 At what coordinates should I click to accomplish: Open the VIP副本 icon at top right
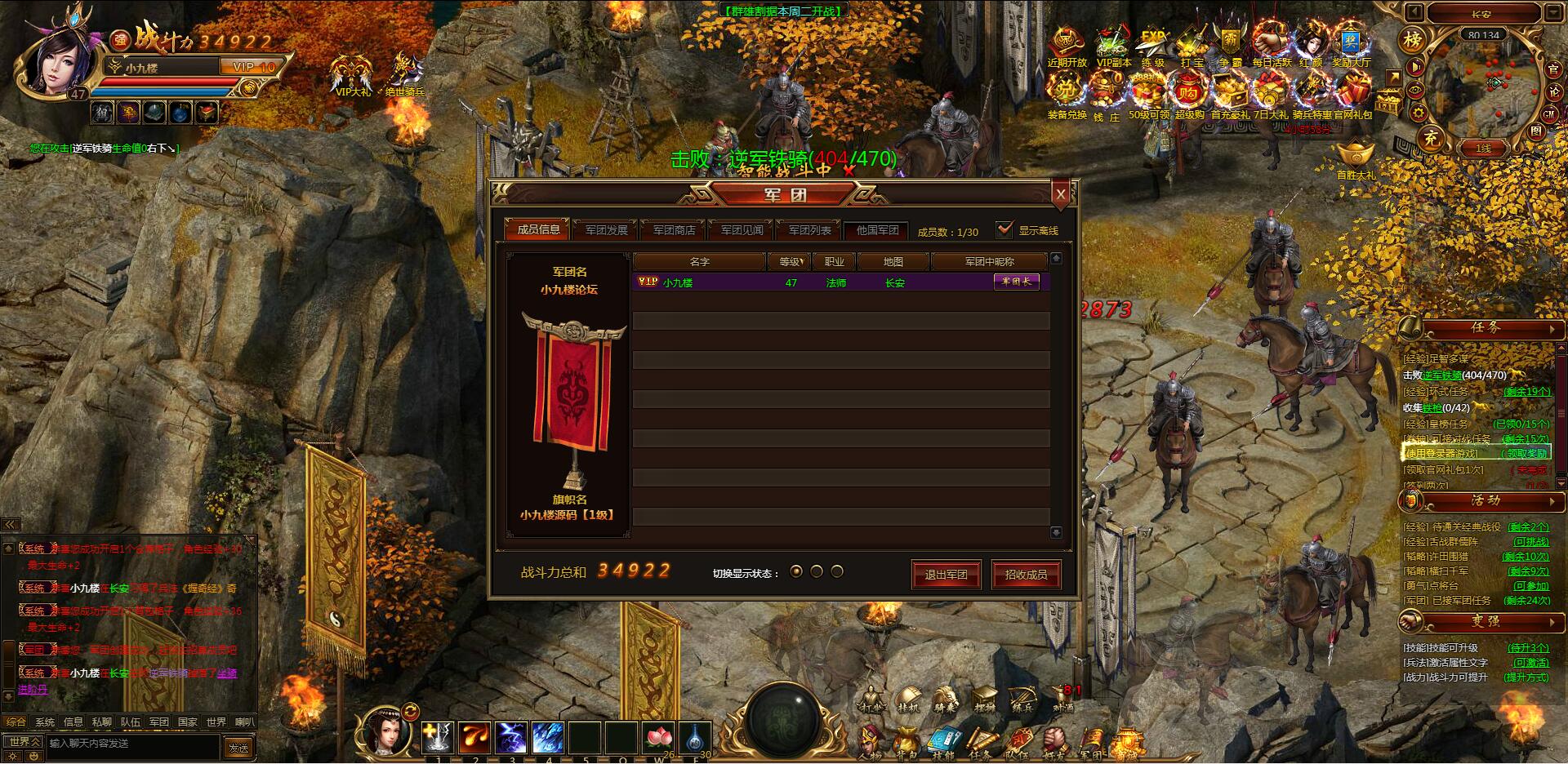(1113, 42)
